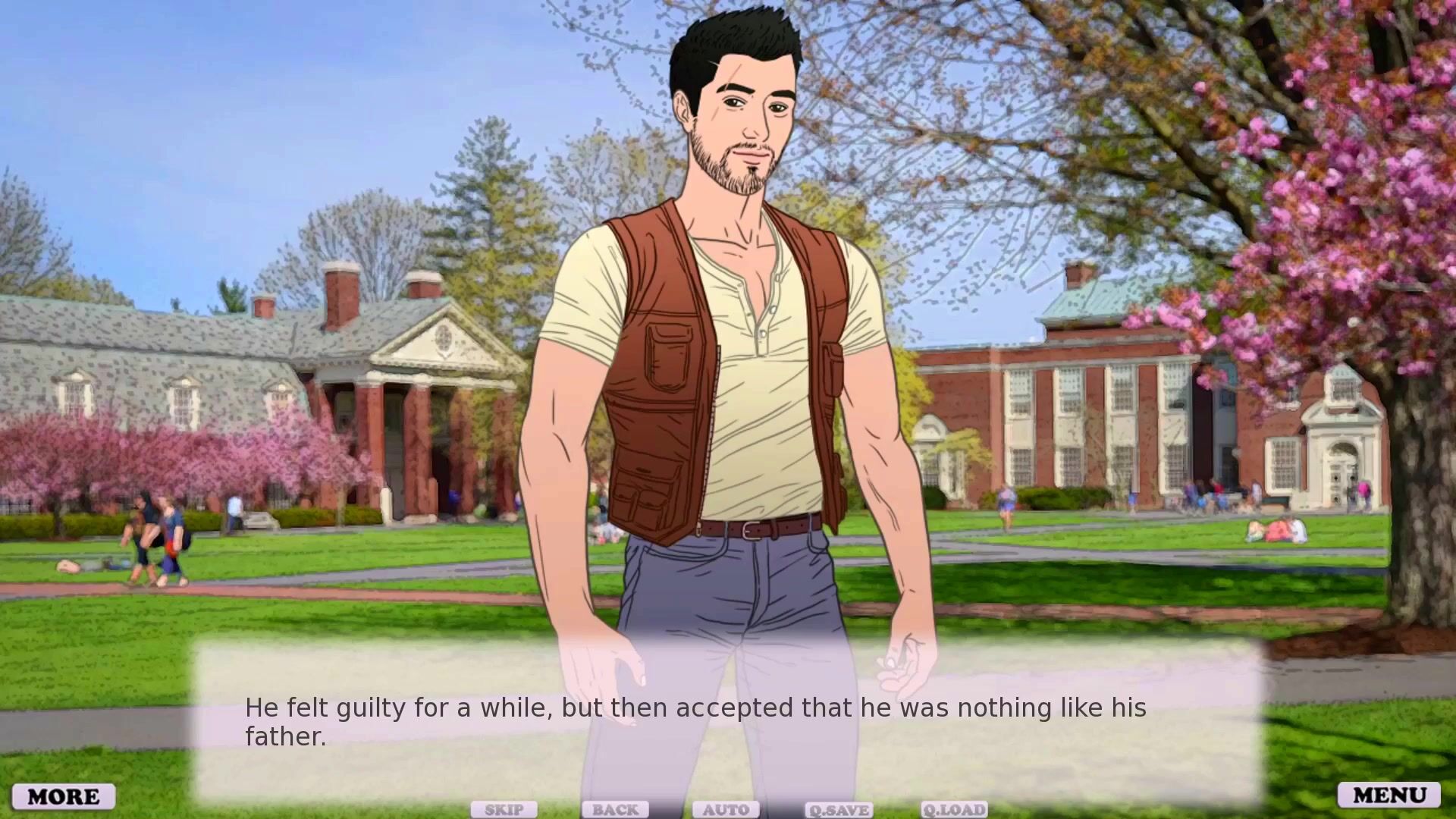Activate SKIP to fast-forward dialogue
Screen dimensions: 1456x819
(x=504, y=810)
